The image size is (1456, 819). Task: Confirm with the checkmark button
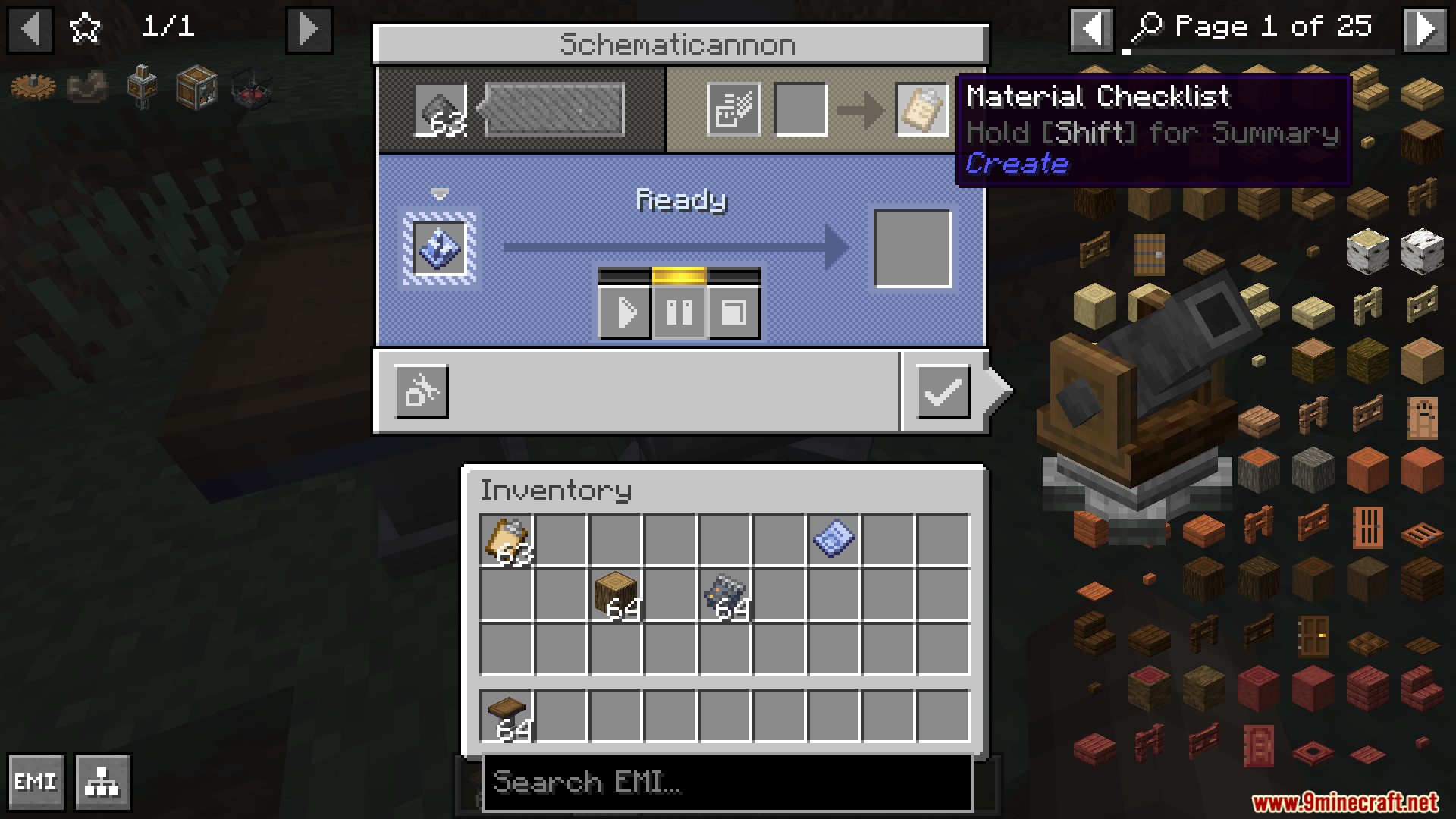coord(943,391)
